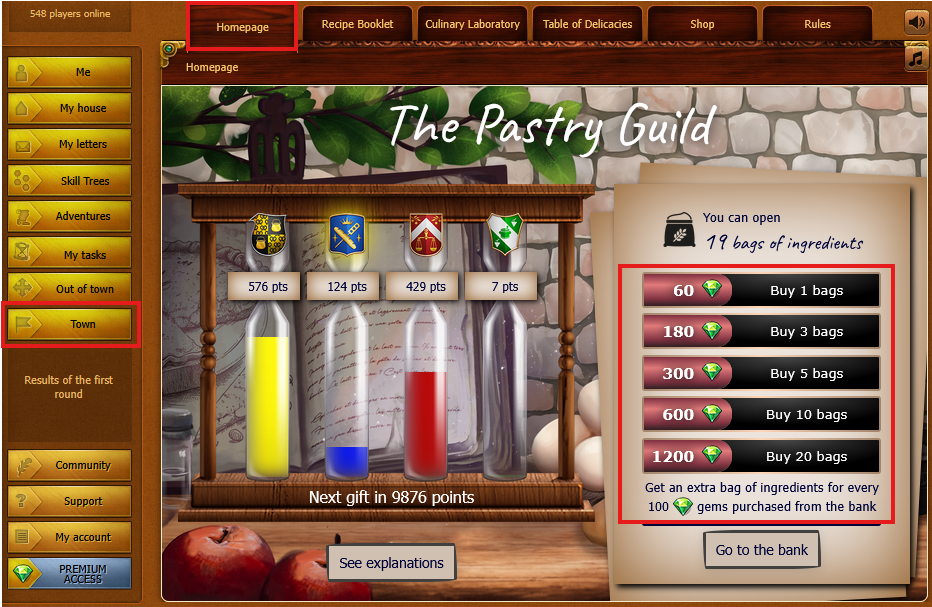
Task: Open the Table of Delicacies tab
Action: coord(587,24)
